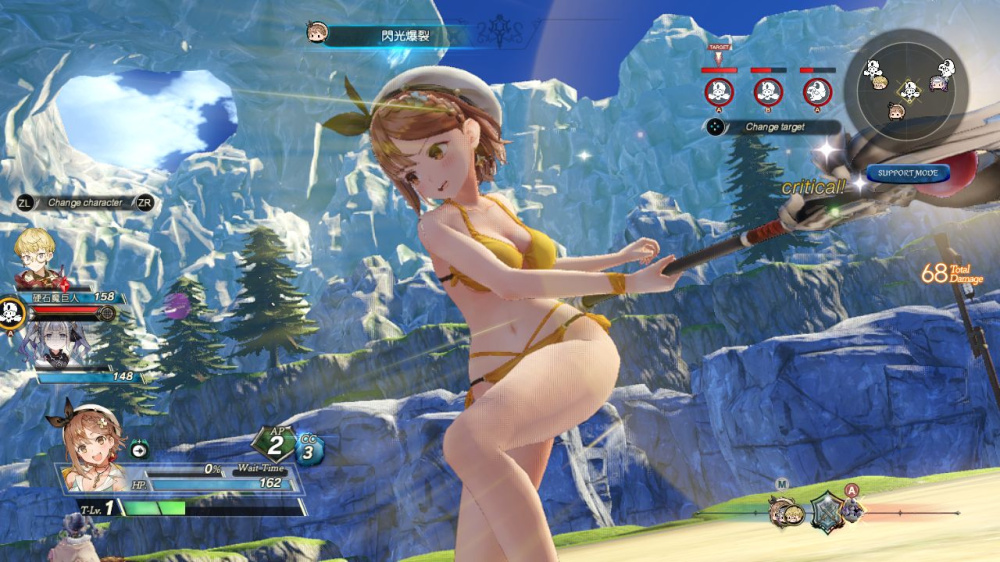Click the Change character label
1000x562 pixels.
click(85, 202)
